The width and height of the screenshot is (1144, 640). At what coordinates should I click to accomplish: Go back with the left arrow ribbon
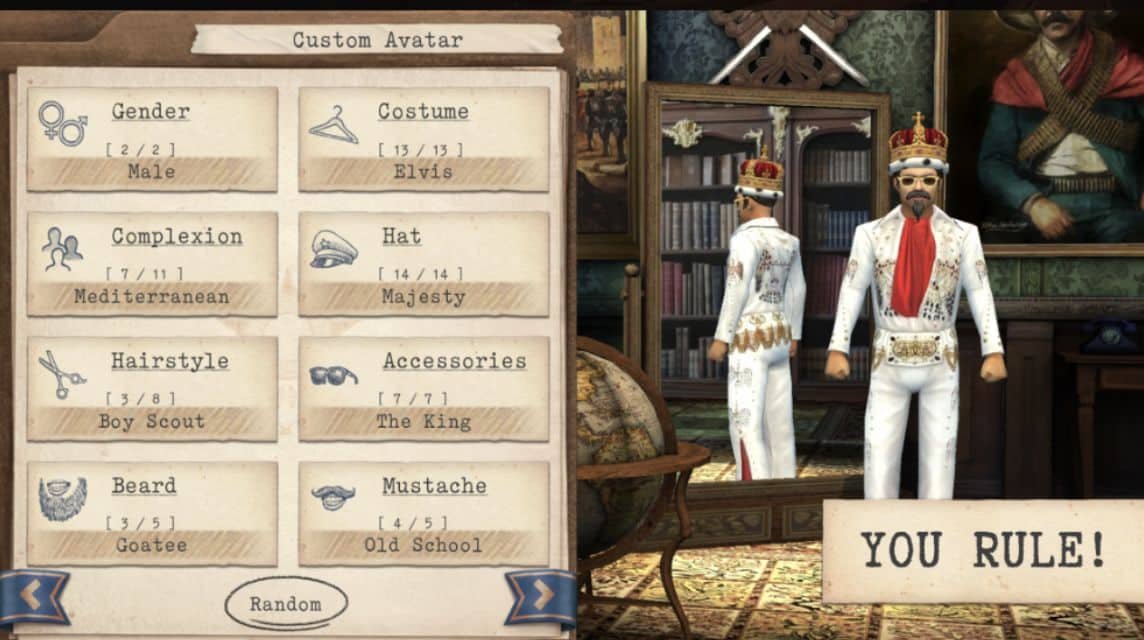[33, 596]
